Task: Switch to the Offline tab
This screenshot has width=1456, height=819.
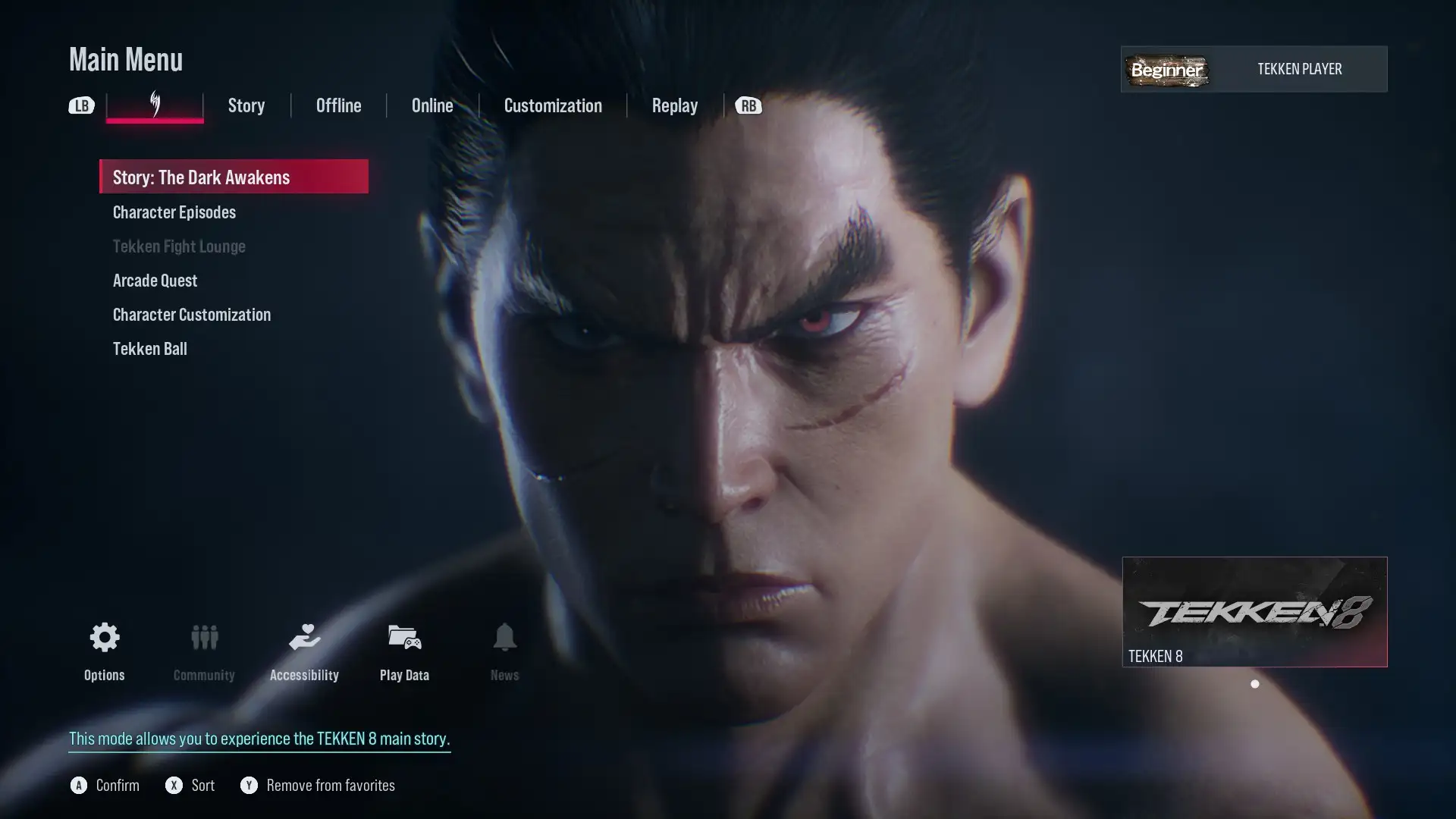Action: point(338,105)
